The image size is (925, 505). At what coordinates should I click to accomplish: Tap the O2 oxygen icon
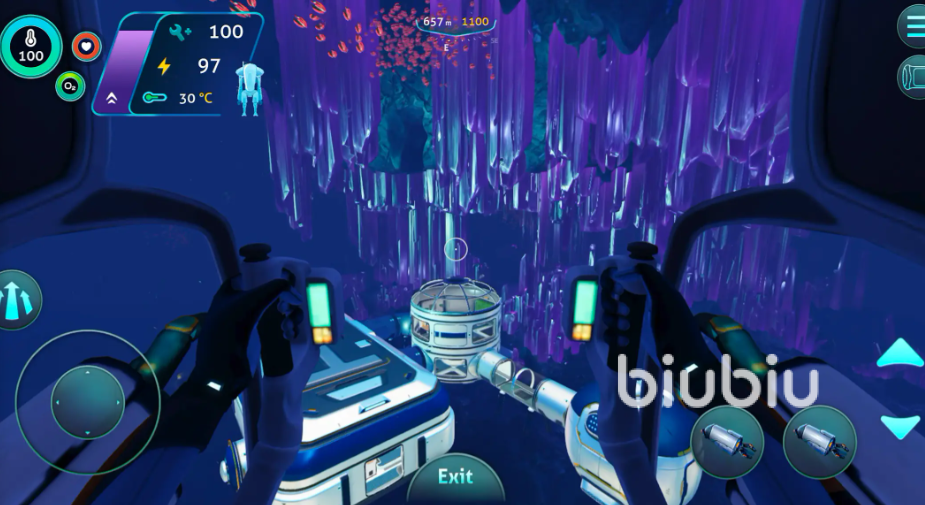(69, 86)
